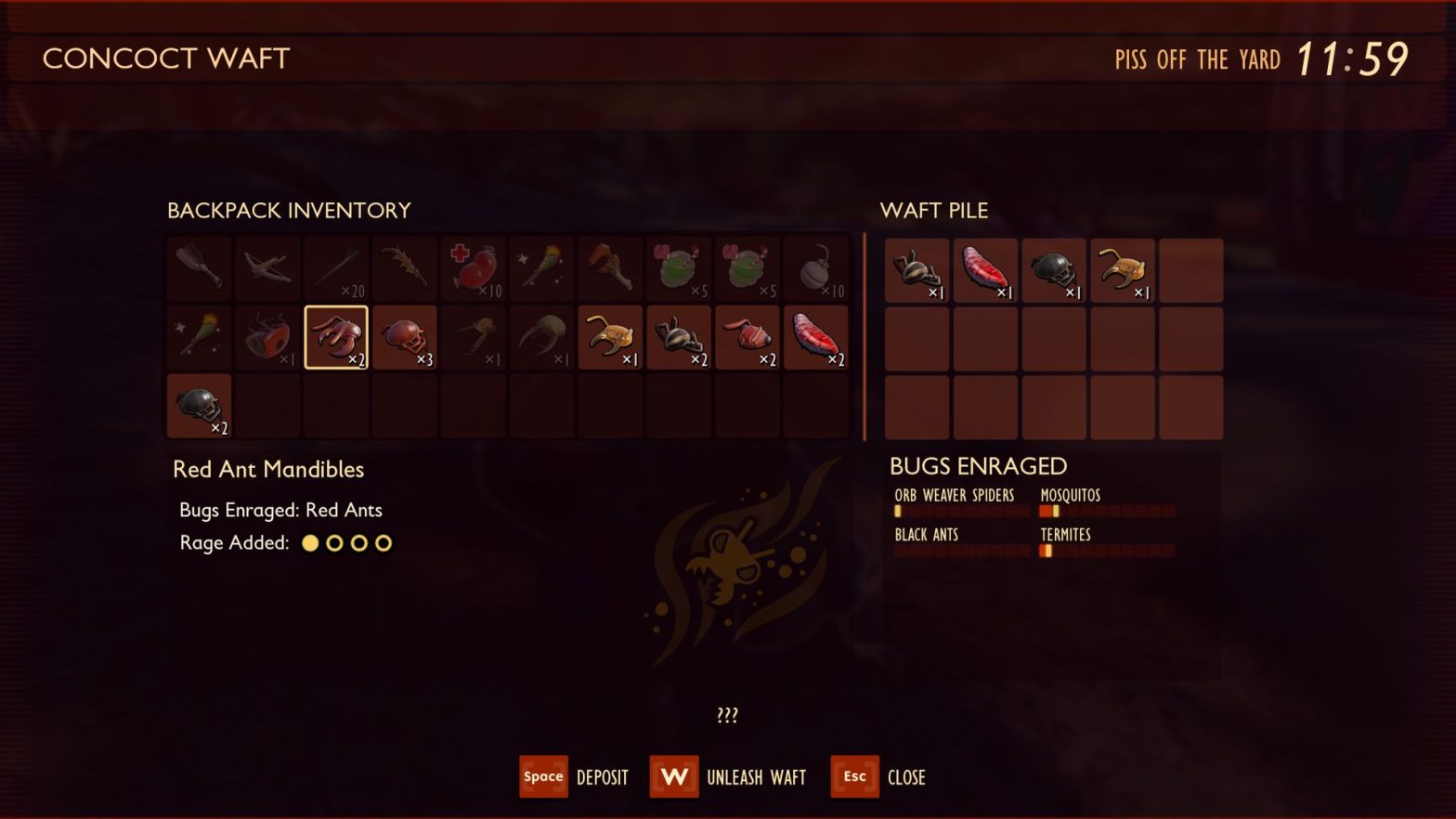Select the spider part stack in backpack inventory
The image size is (1456, 819).
click(679, 337)
